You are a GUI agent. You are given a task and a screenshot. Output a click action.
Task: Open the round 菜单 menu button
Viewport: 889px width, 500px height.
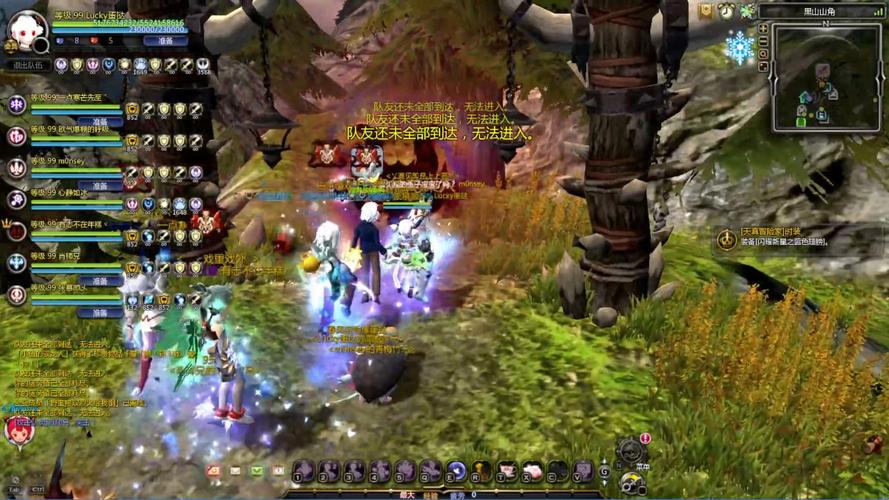pyautogui.click(x=630, y=451)
